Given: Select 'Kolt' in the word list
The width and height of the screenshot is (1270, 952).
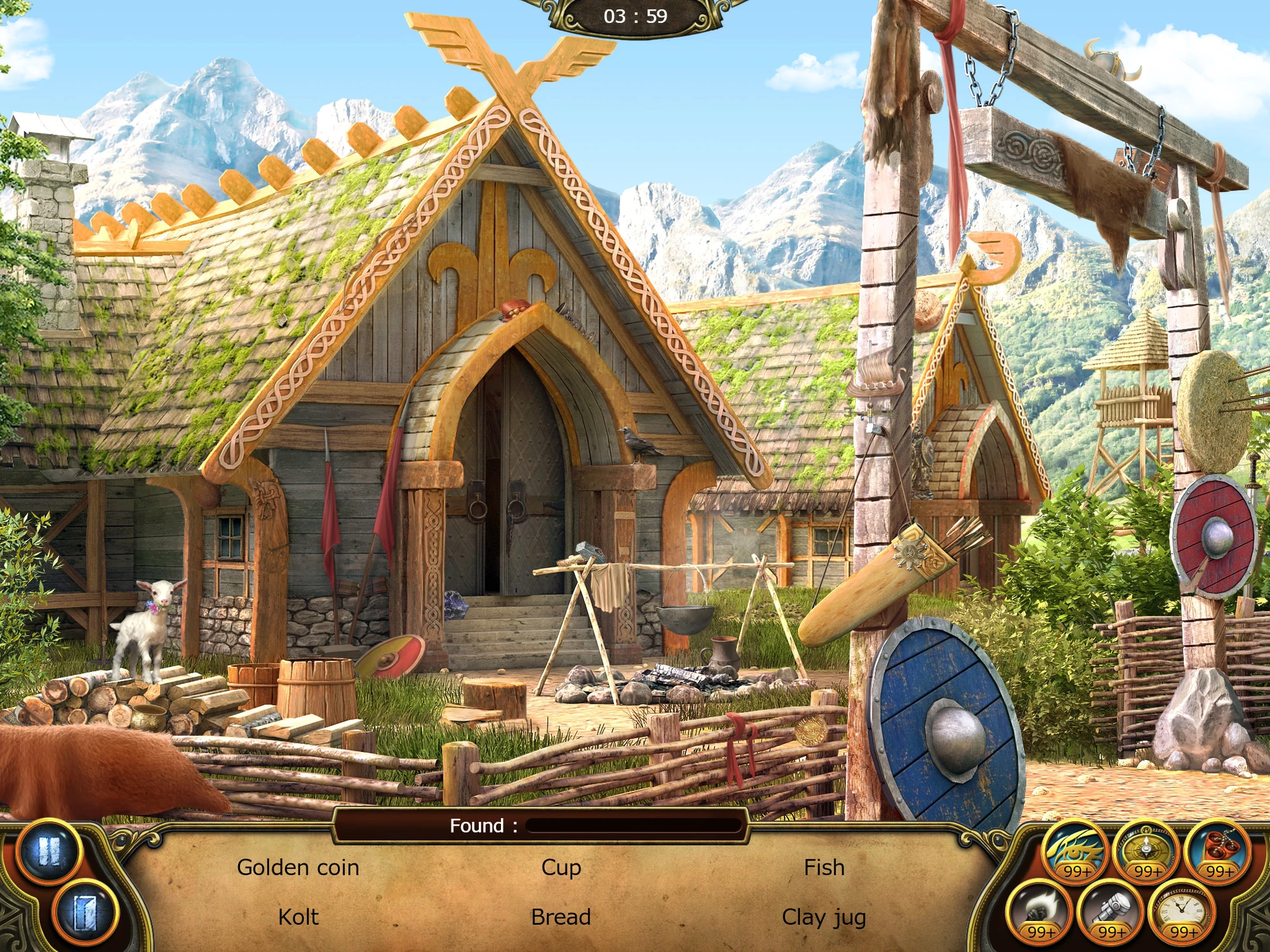Looking at the screenshot, I should [298, 916].
